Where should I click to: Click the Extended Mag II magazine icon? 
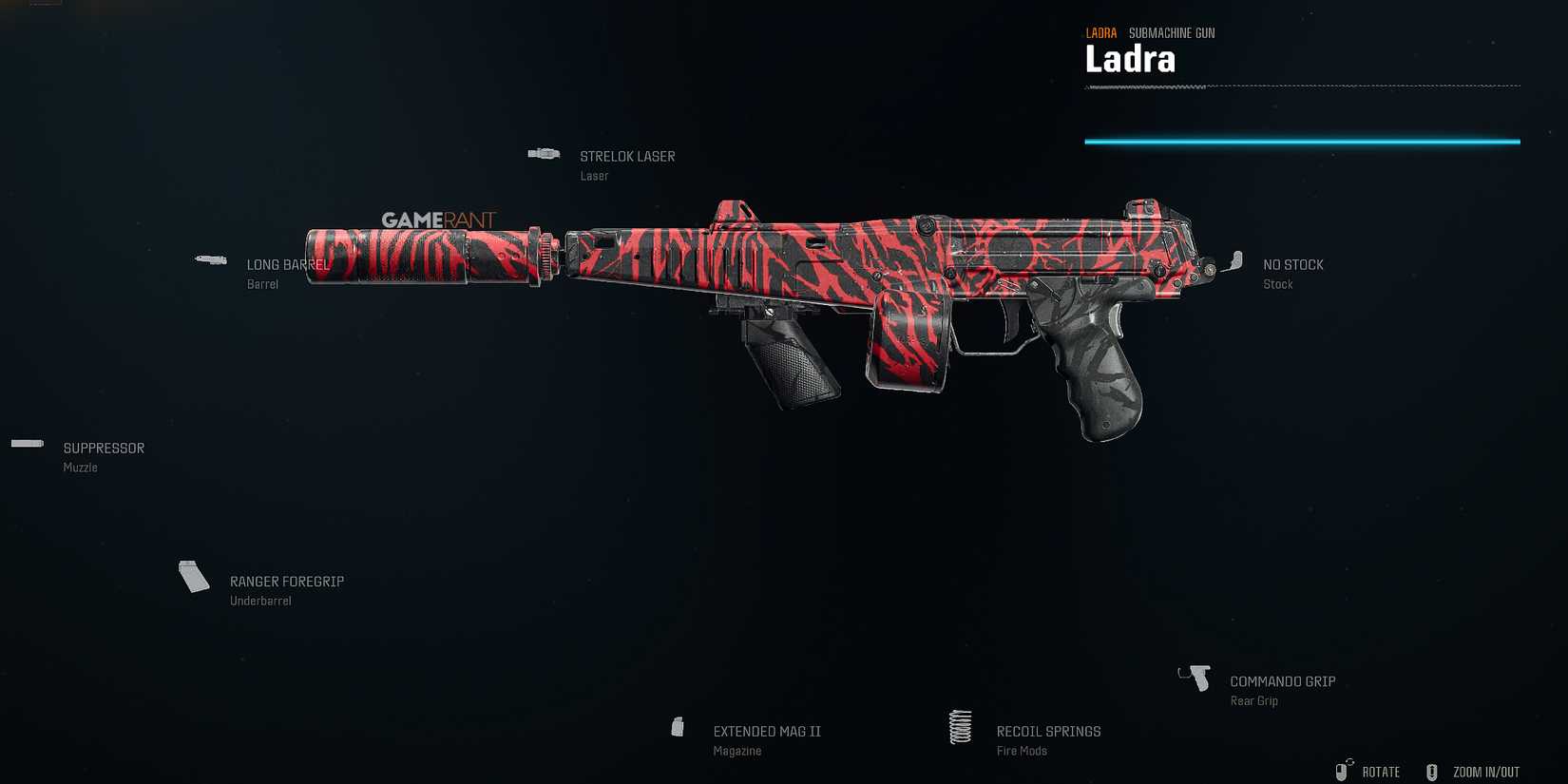(678, 726)
